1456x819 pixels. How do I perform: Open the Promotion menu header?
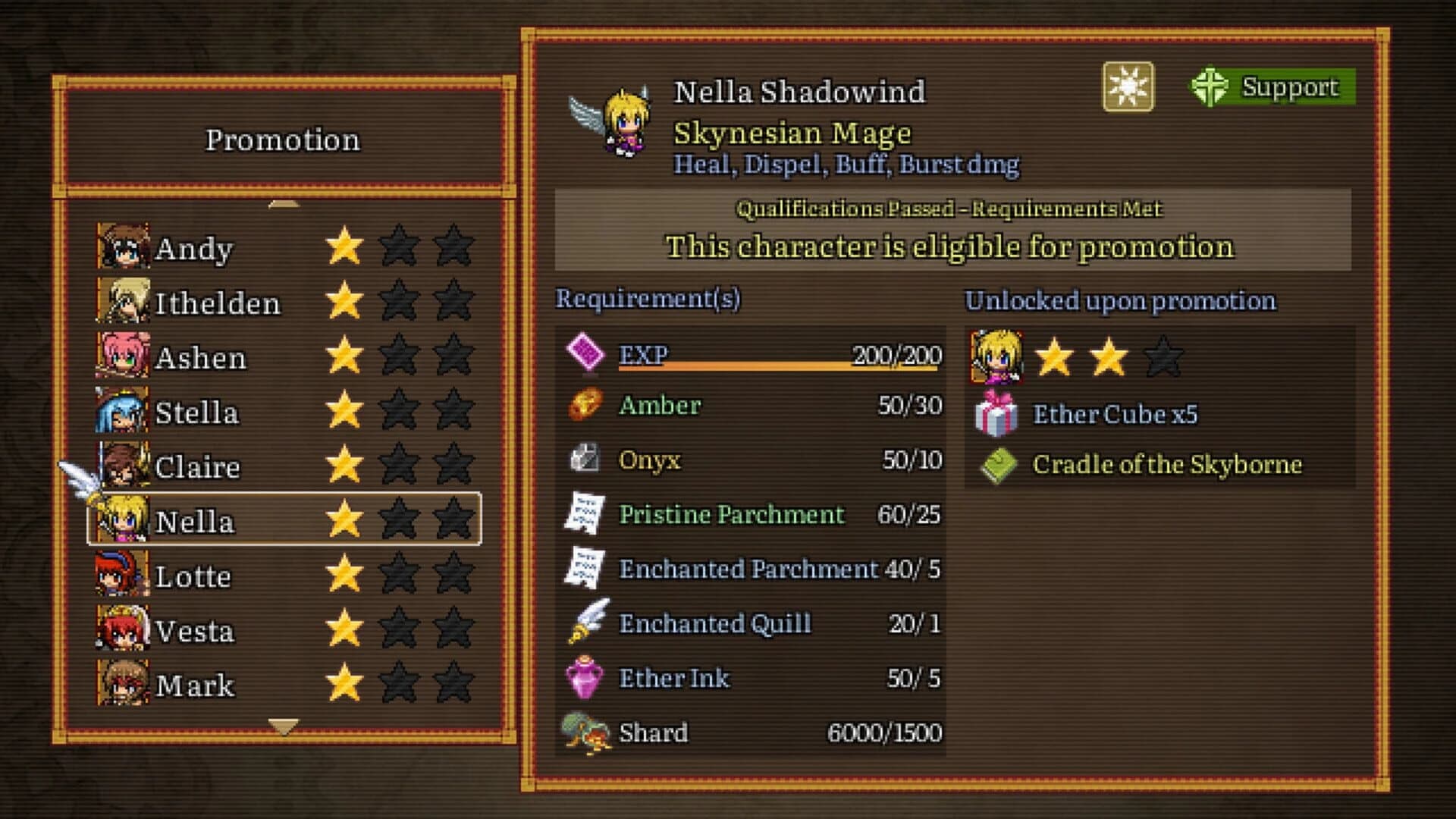284,139
